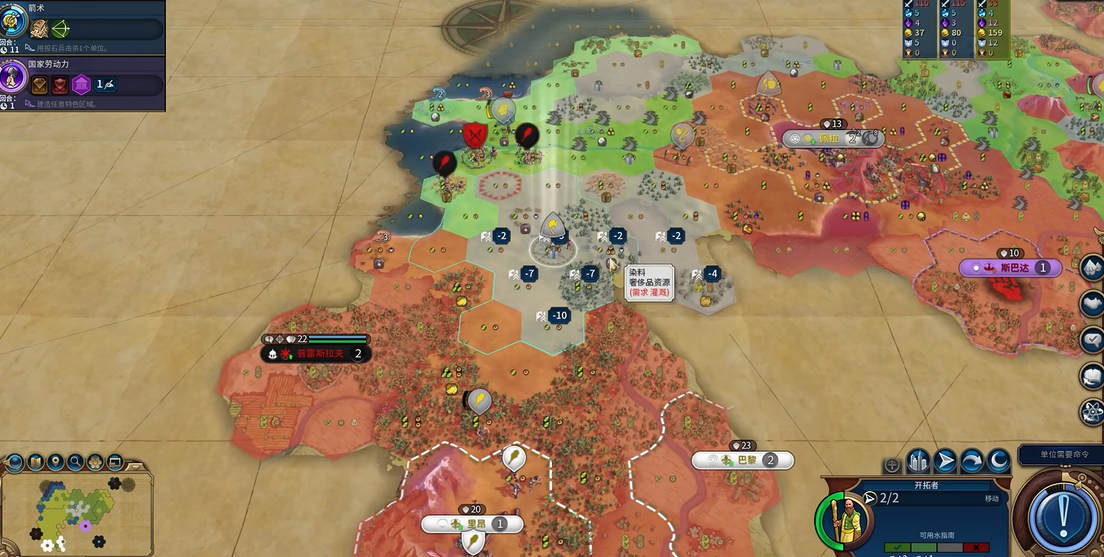Open the map search magnifier
1104x557 pixels.
tap(75, 462)
